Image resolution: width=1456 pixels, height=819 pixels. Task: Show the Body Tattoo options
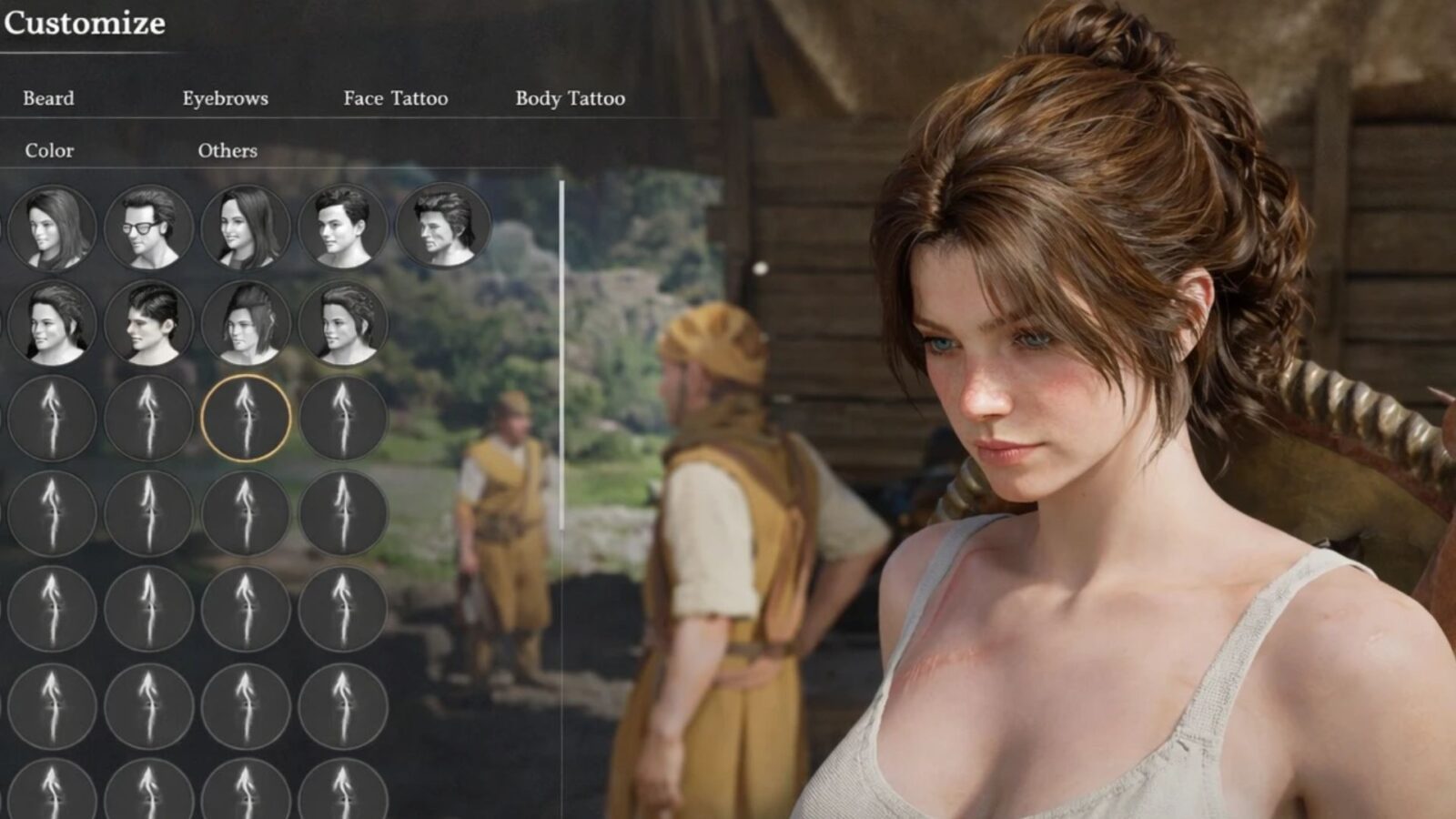(570, 98)
